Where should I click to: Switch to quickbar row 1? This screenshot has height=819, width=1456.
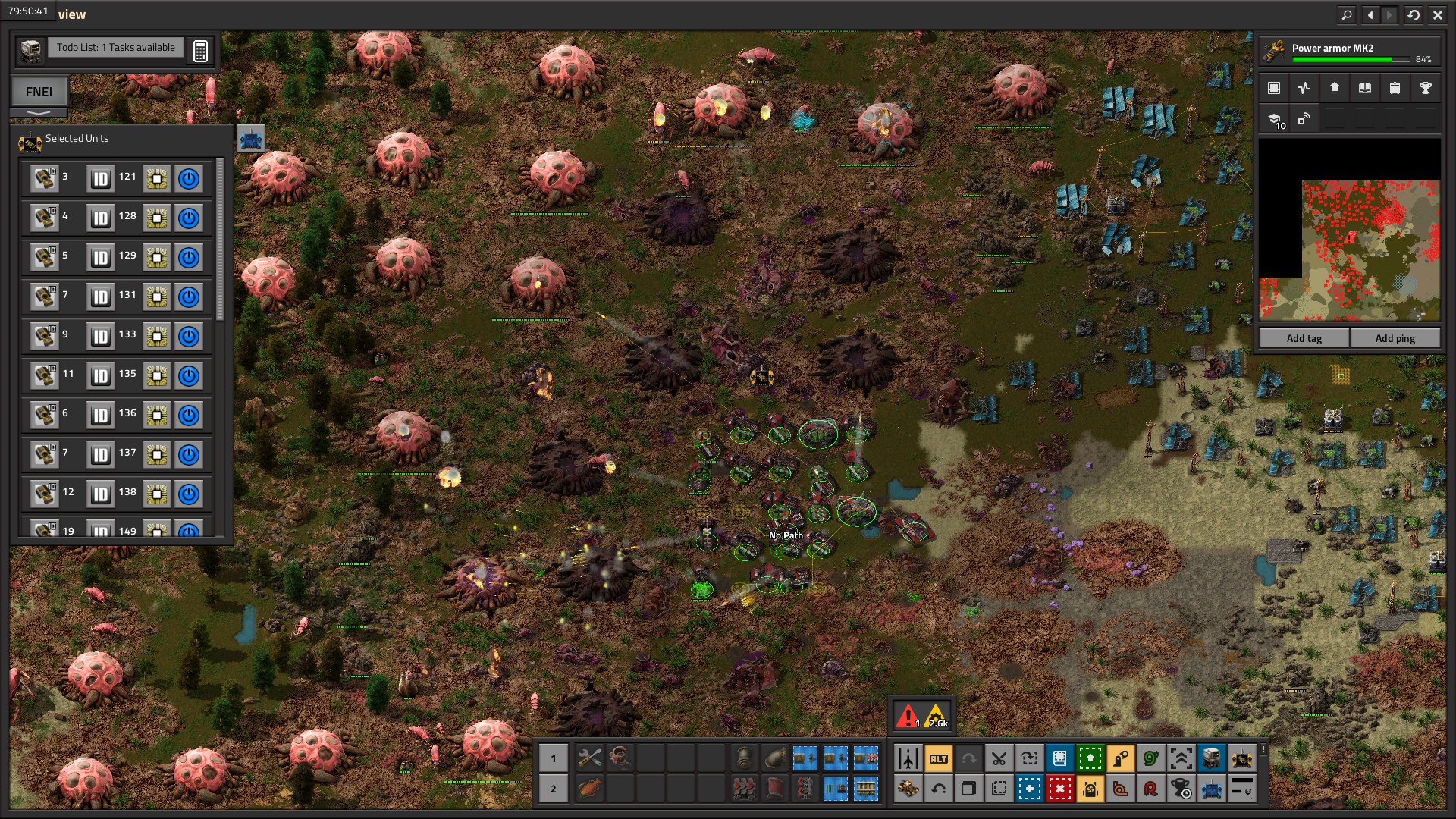click(x=553, y=758)
